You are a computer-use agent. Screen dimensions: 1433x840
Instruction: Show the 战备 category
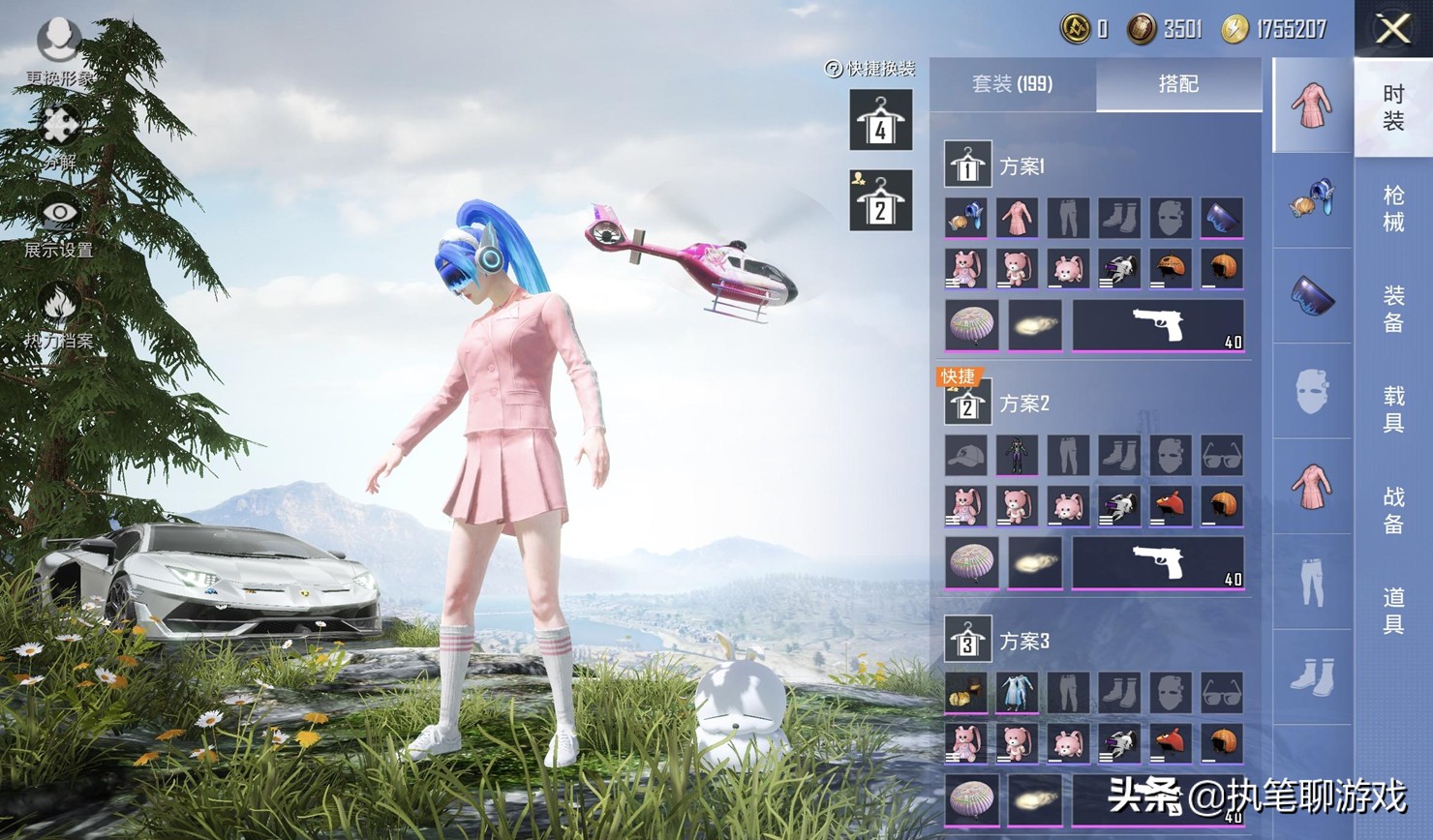coord(1392,510)
